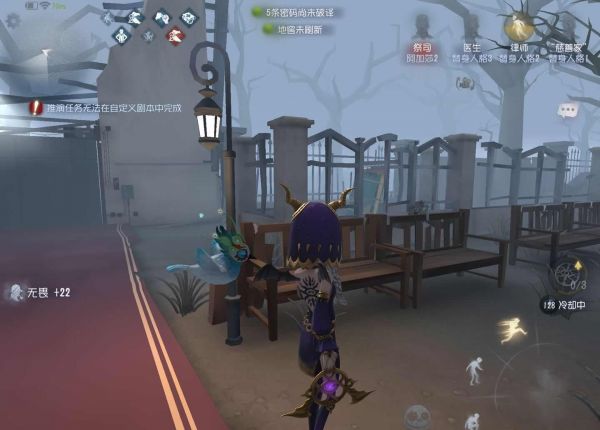Open the quick chat speech bubble
The width and height of the screenshot is (600, 430).
(x=567, y=110)
